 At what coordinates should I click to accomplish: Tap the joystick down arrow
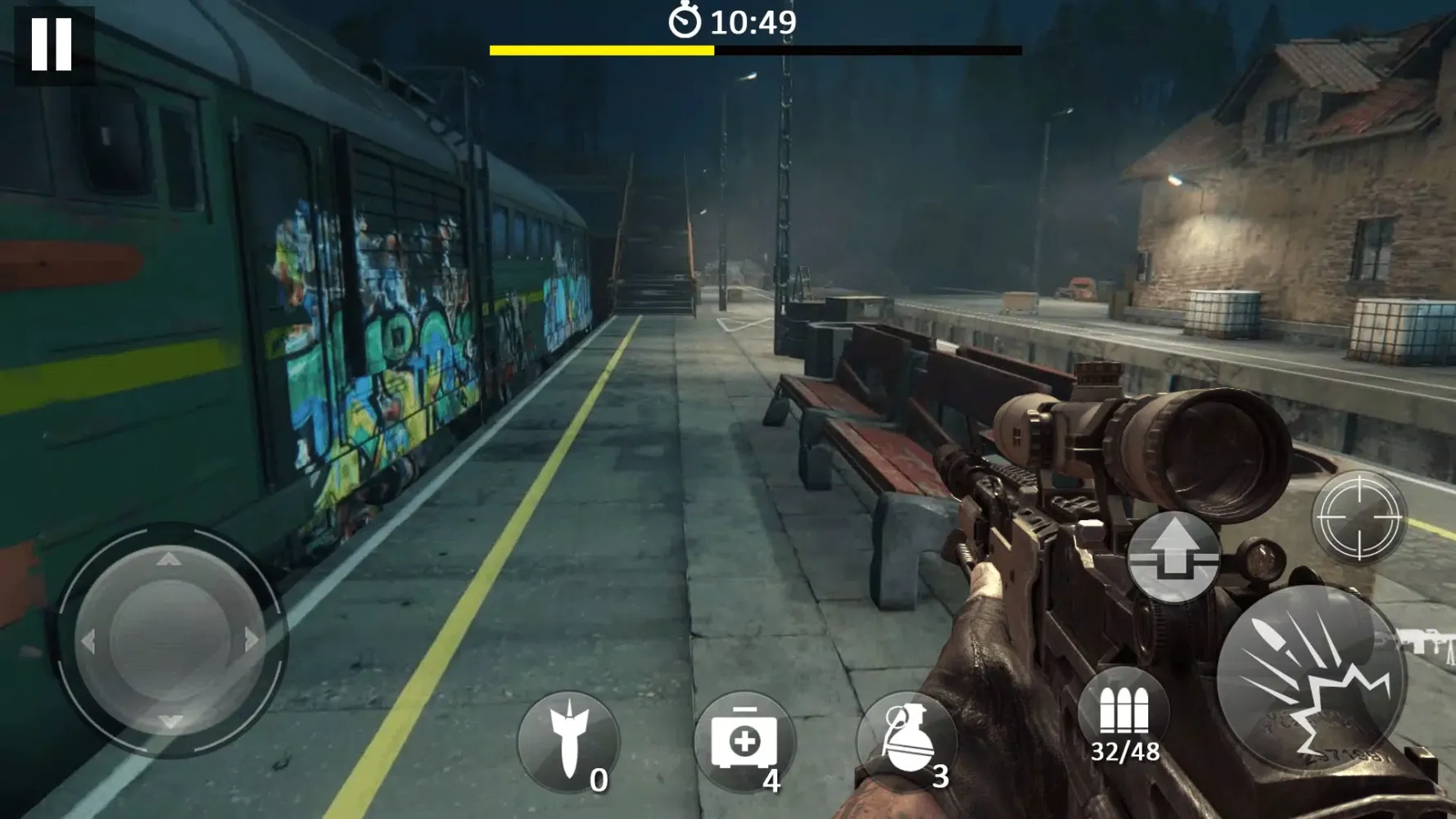click(170, 721)
